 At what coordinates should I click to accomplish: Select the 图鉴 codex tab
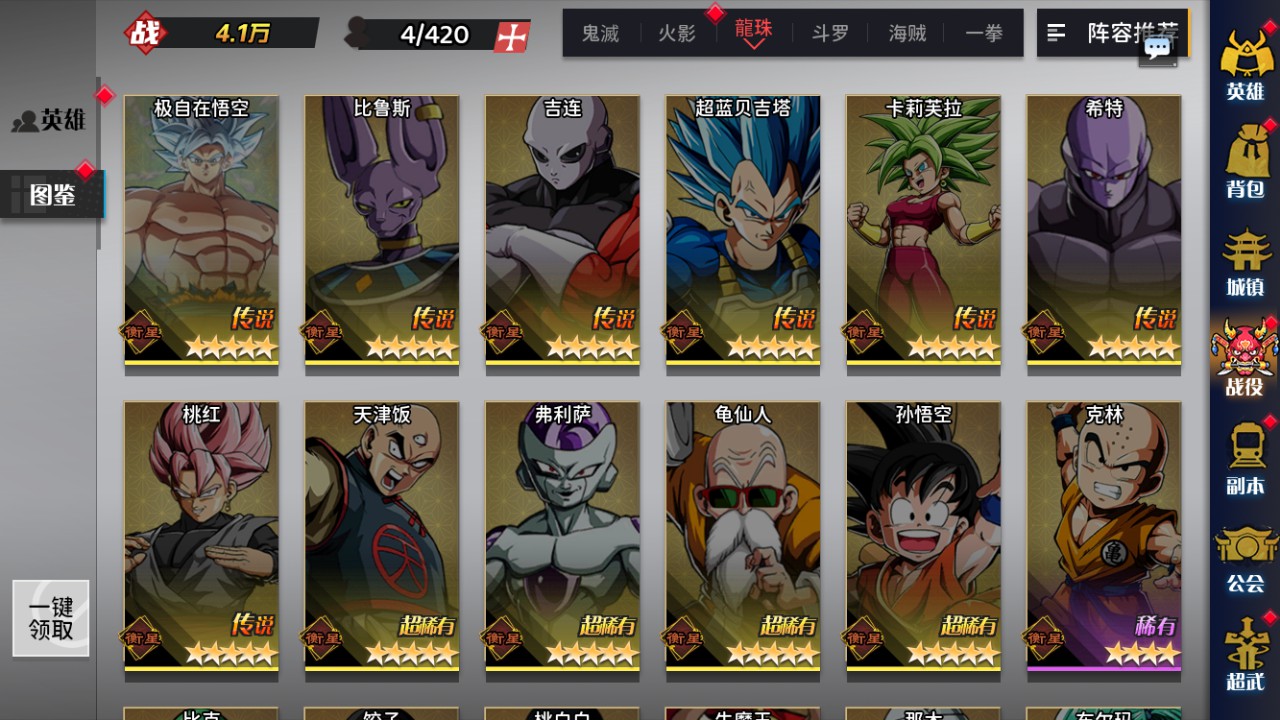tap(52, 194)
